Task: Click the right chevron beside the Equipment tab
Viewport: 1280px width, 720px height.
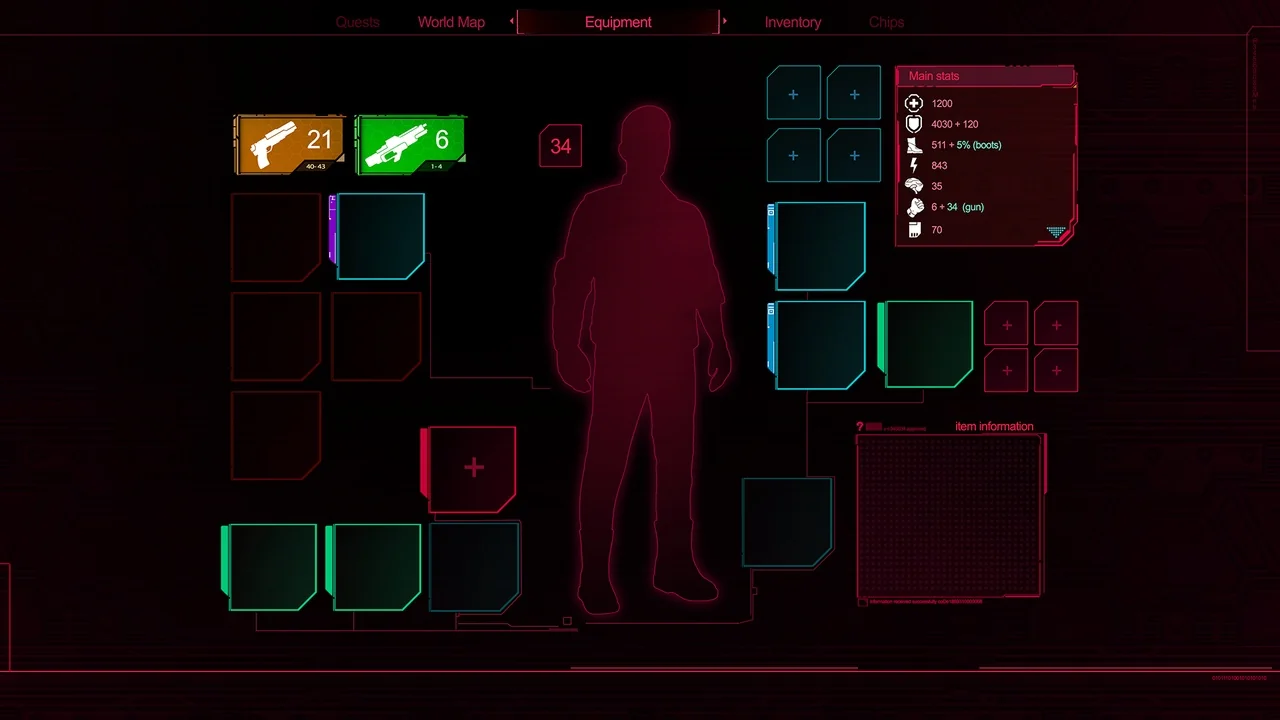Action: tap(725, 21)
